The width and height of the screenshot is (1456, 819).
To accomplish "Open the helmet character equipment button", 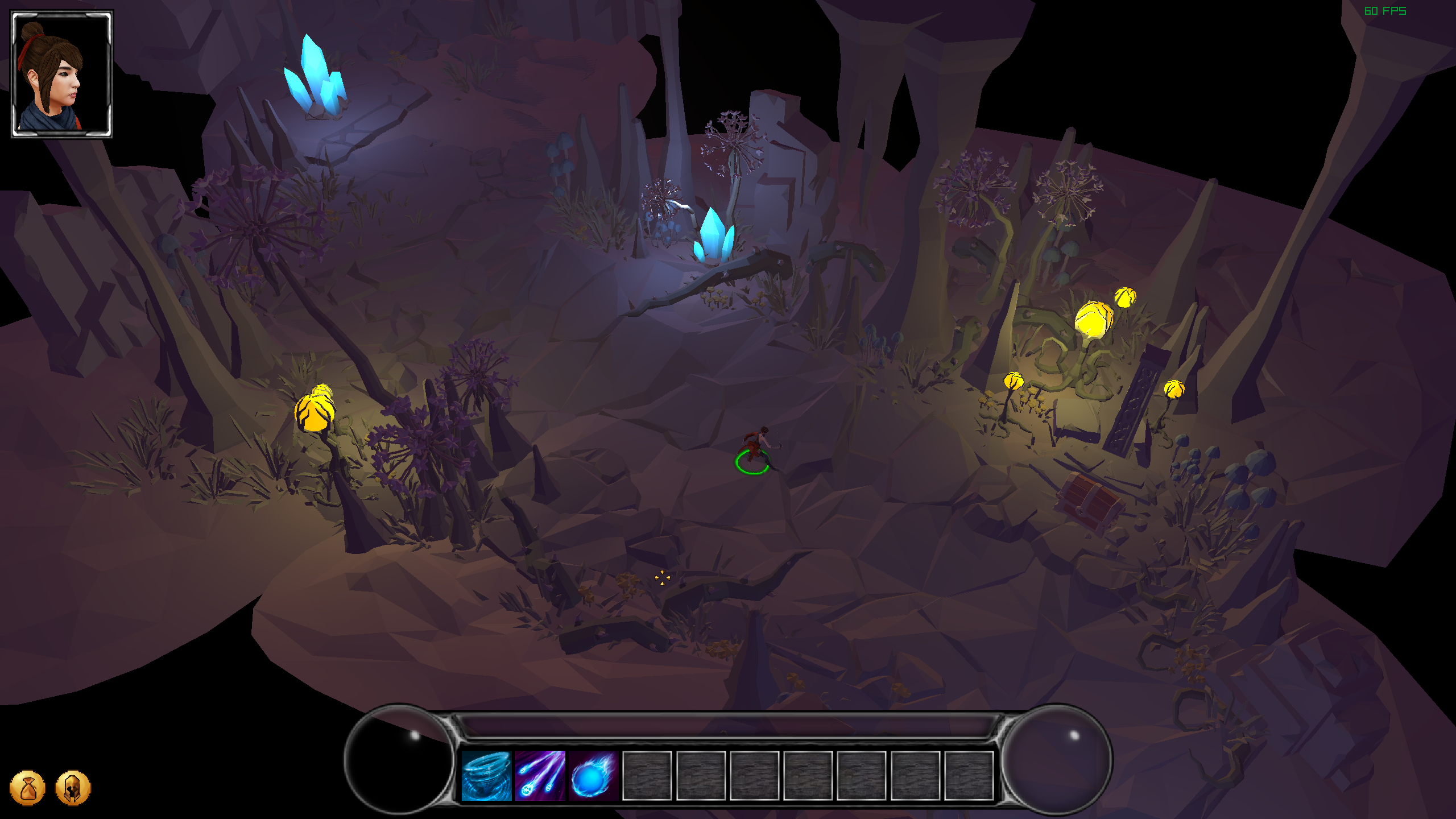I will click(x=73, y=788).
